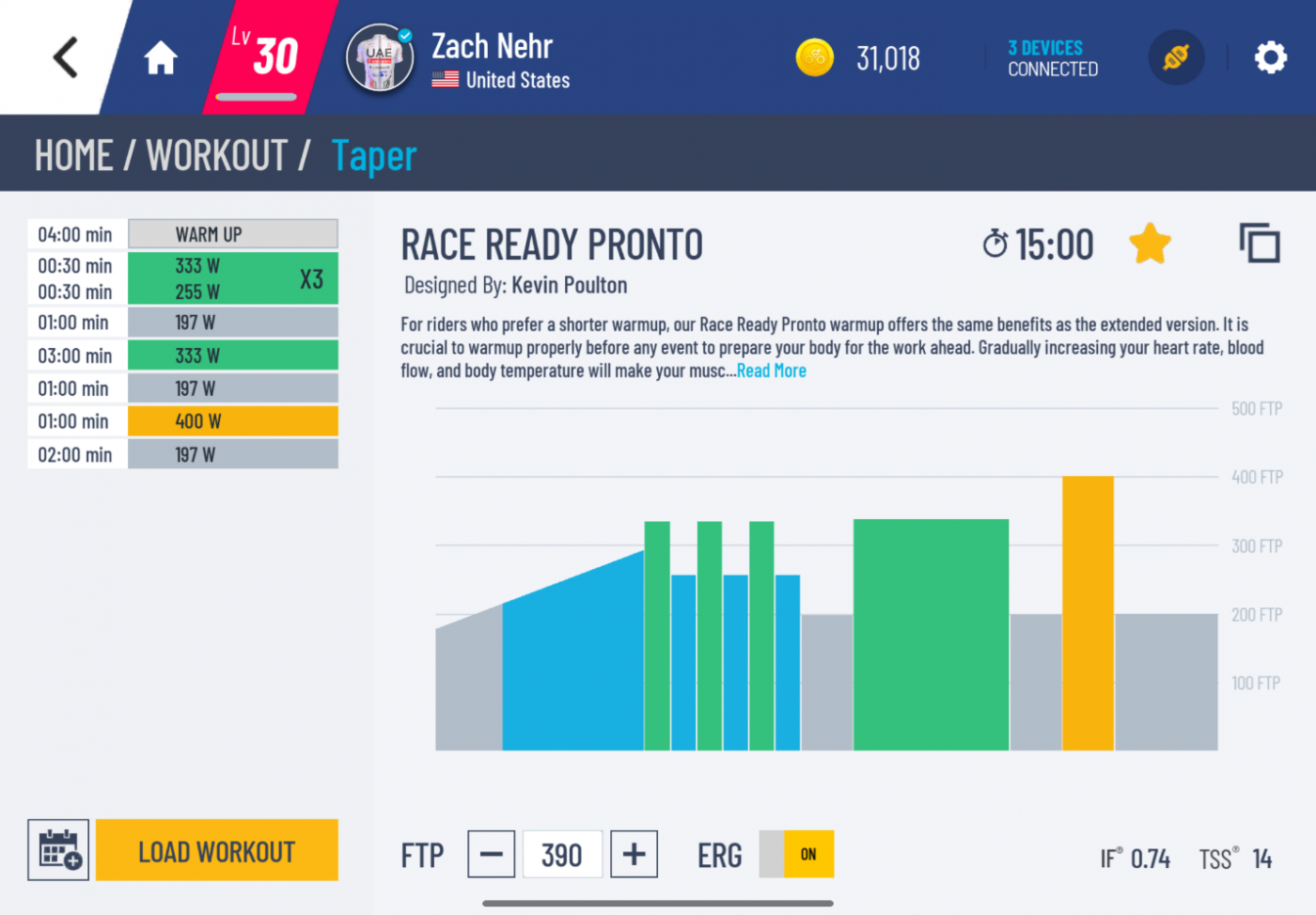Click HOME in the breadcrumb

pos(74,154)
